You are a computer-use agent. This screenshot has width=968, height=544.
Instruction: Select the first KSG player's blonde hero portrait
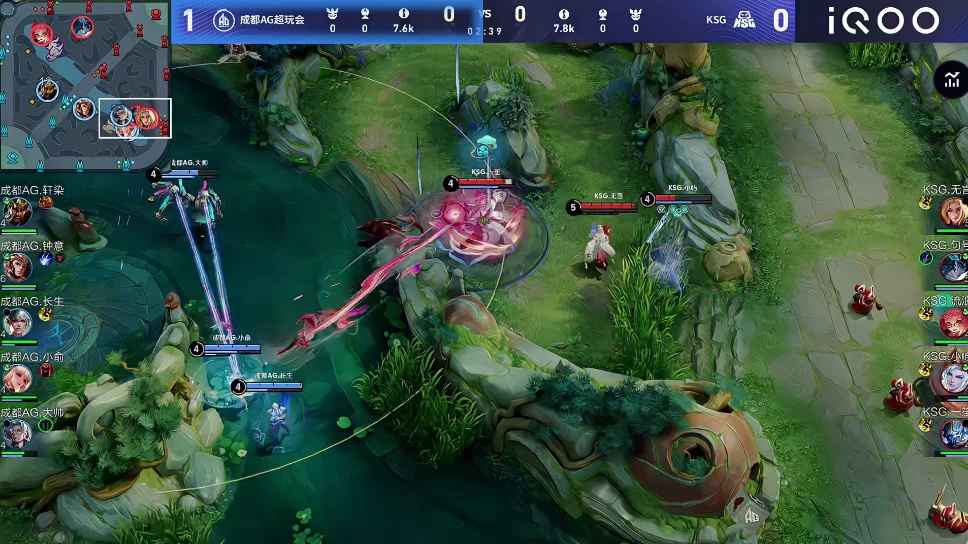click(x=953, y=211)
